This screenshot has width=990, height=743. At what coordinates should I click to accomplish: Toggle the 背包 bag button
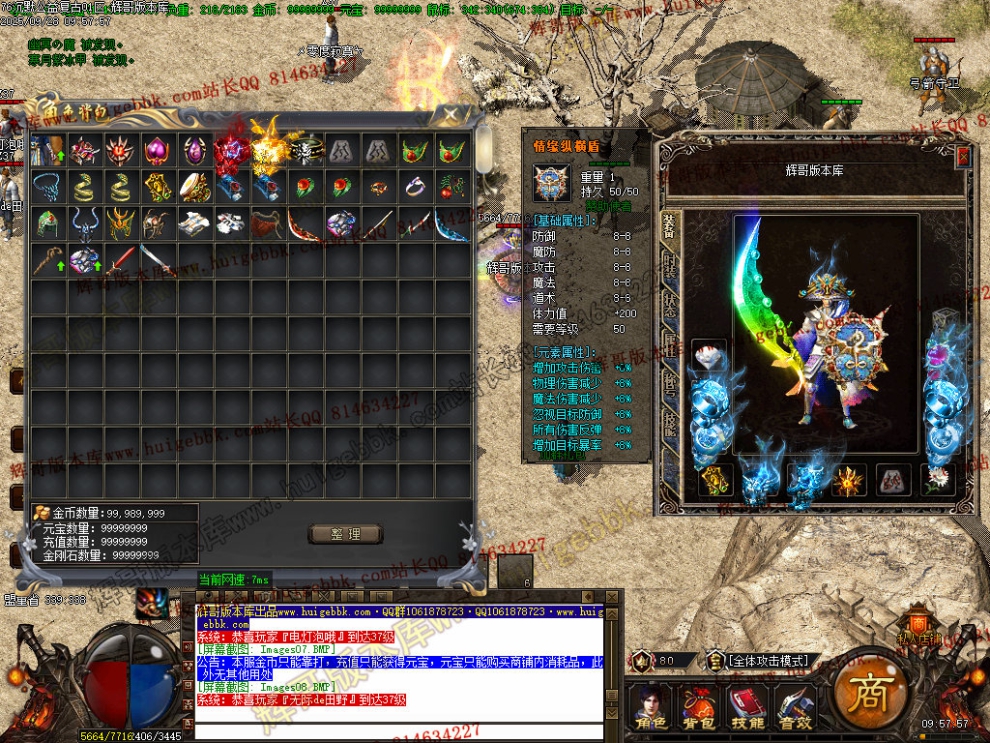(700, 707)
